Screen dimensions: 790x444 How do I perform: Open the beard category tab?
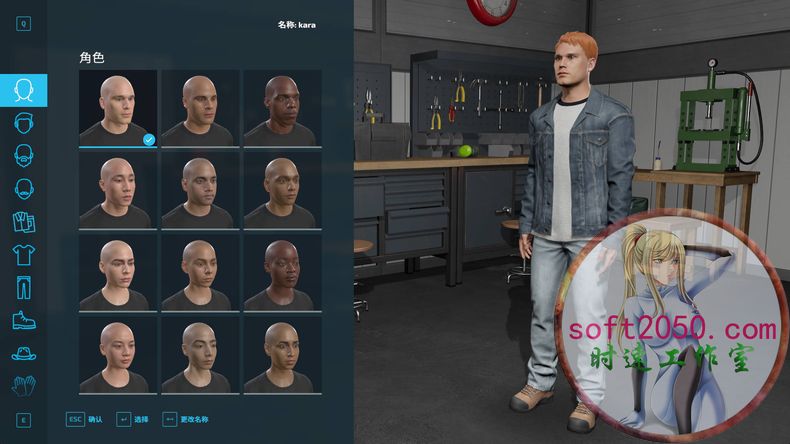24,155
